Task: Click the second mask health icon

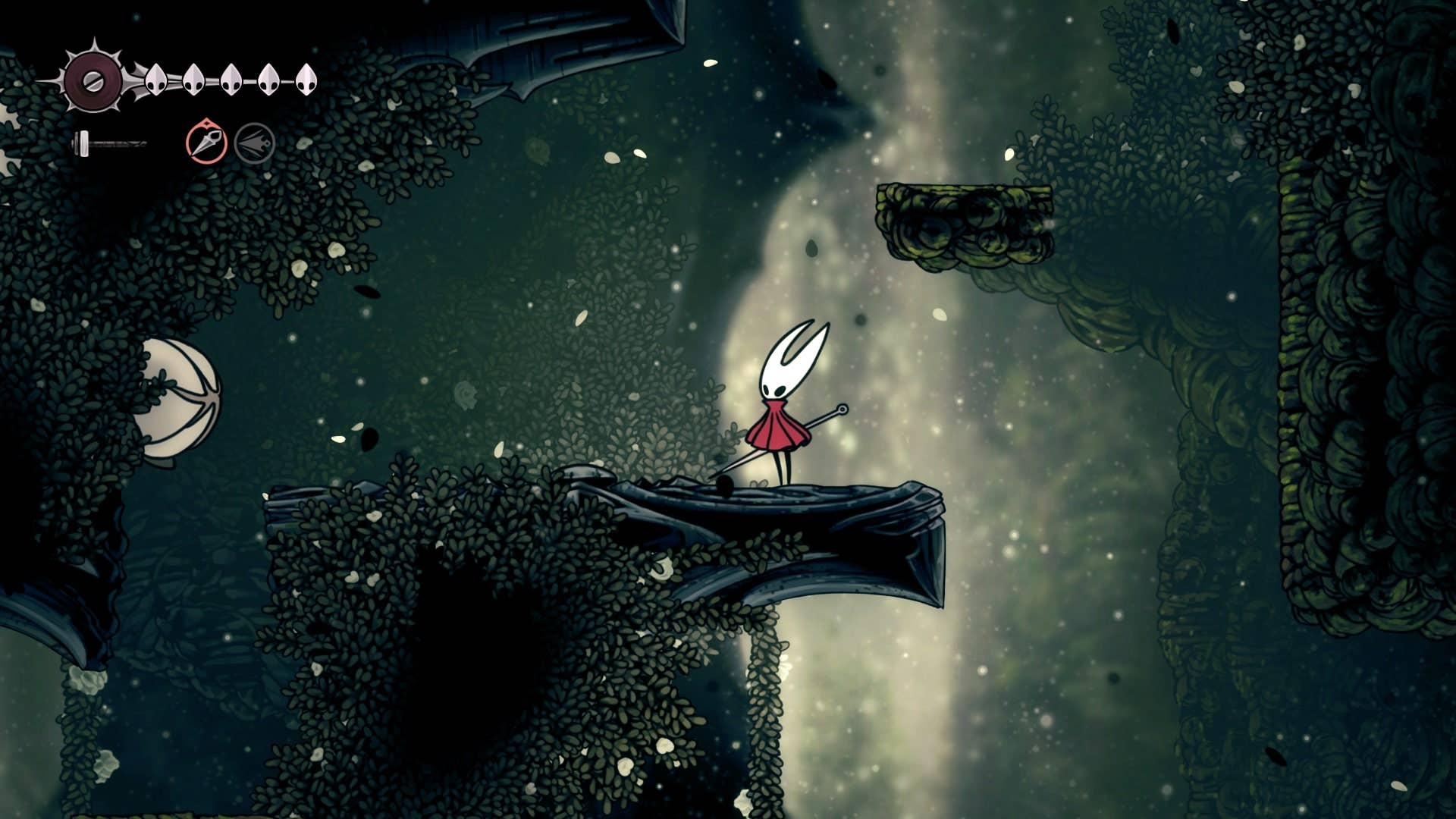Action: [194, 80]
